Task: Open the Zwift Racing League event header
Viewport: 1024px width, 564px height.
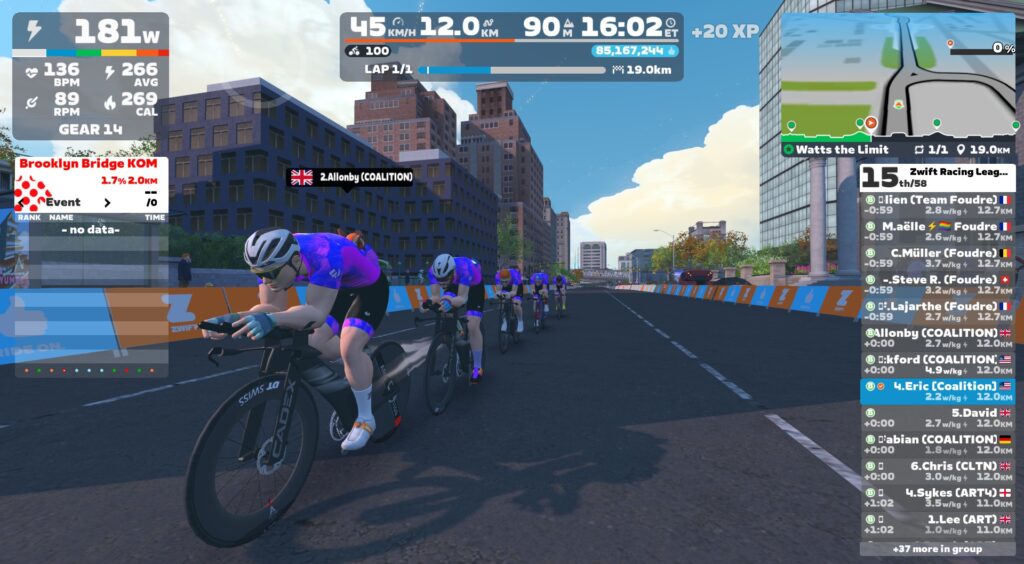Action: [937, 177]
